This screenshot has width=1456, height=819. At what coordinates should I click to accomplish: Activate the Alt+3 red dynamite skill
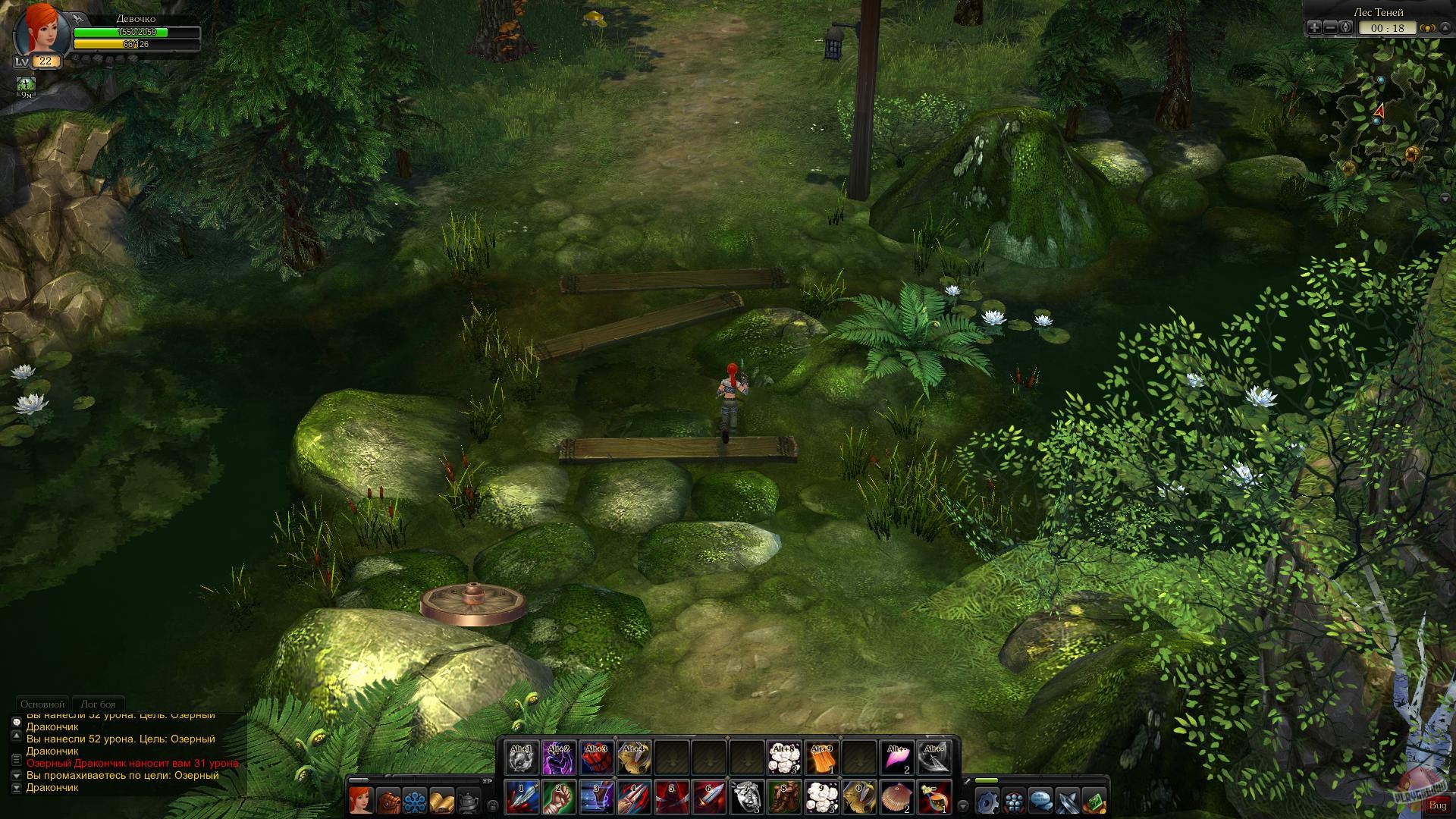(x=596, y=758)
